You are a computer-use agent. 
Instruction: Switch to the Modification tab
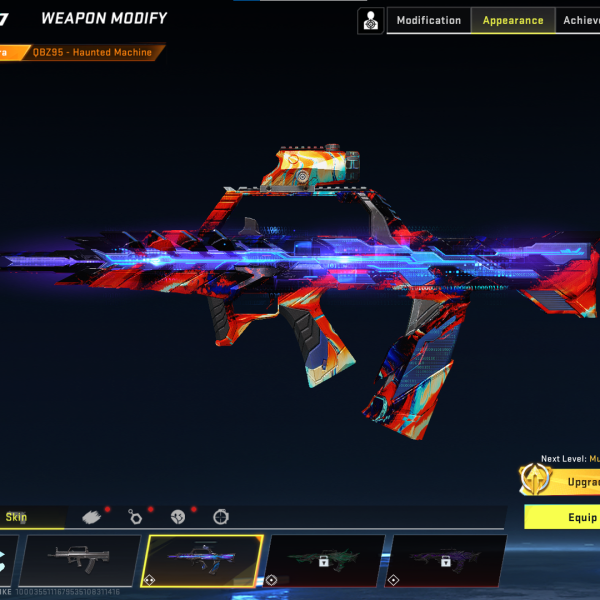[x=429, y=20]
